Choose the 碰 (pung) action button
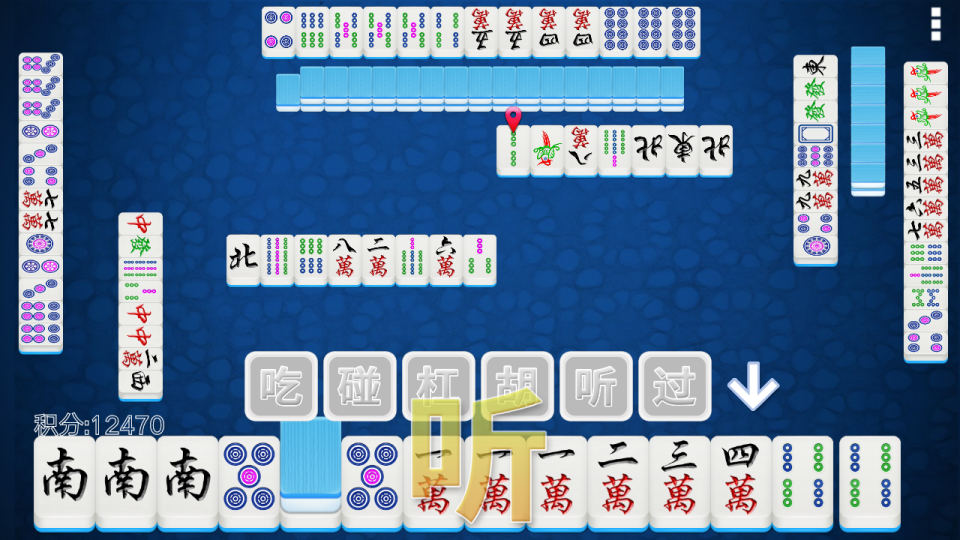Viewport: 960px width, 540px height. click(360, 385)
